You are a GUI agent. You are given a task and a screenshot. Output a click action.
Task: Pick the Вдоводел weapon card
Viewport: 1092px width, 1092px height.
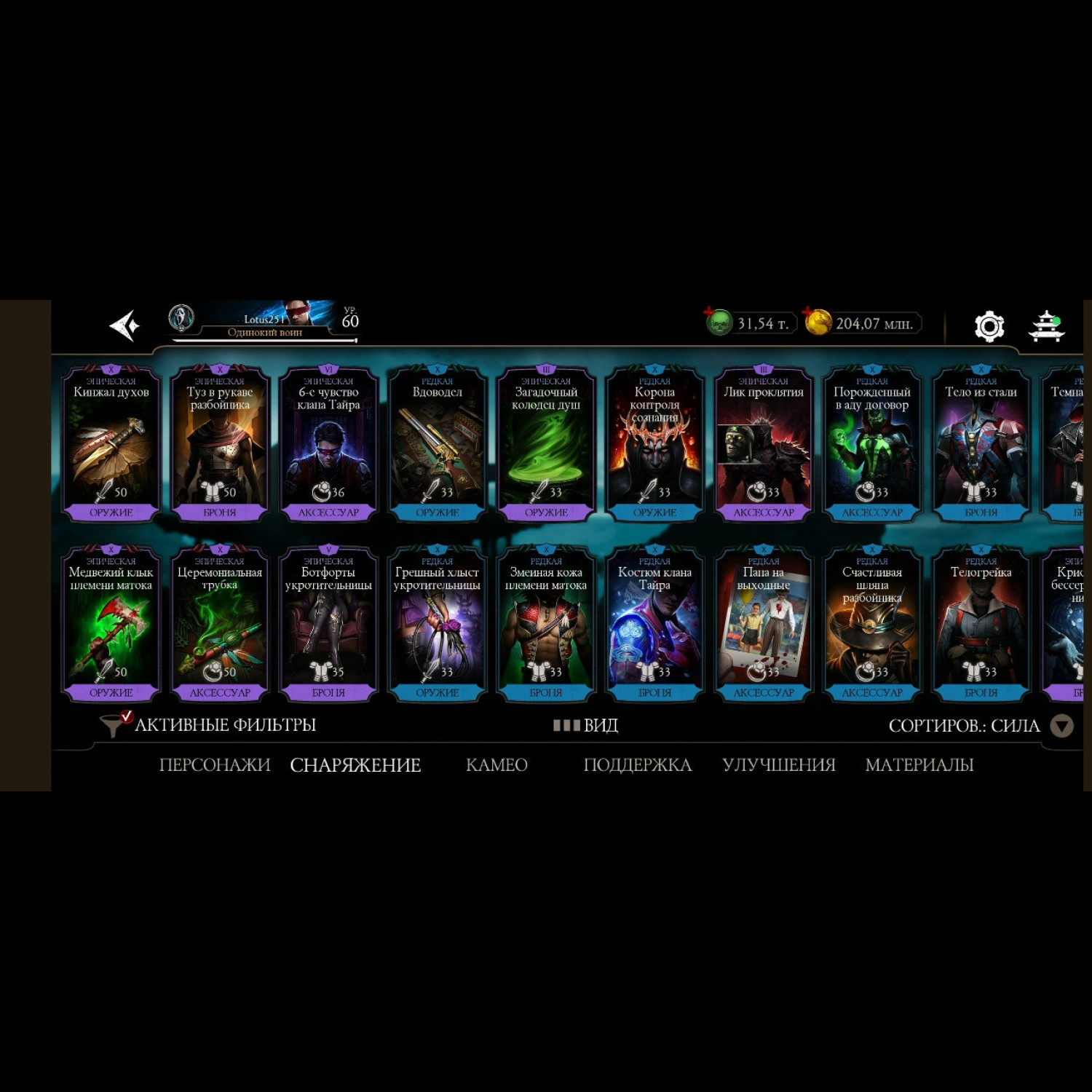pos(438,444)
